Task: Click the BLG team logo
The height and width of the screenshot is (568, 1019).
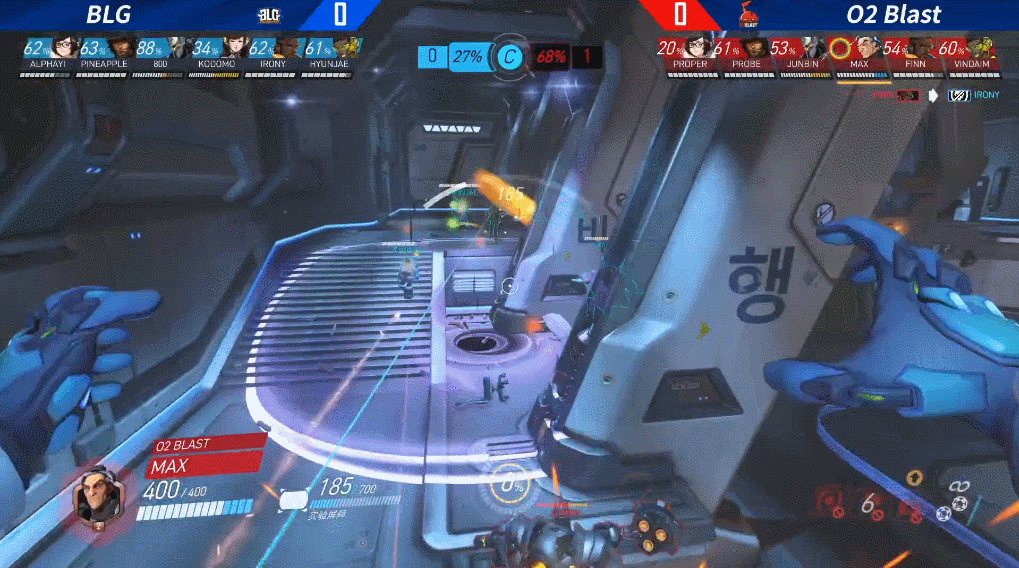Action: pyautogui.click(x=270, y=15)
